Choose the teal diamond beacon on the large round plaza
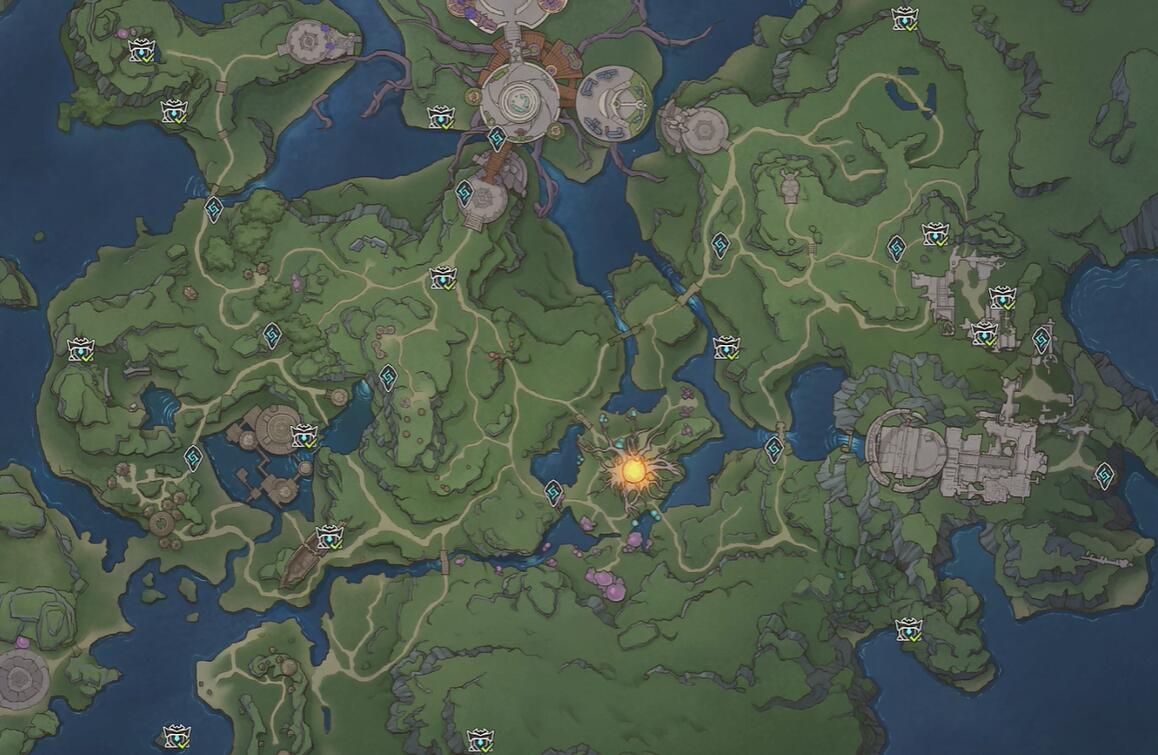The height and width of the screenshot is (755, 1158). point(496,139)
